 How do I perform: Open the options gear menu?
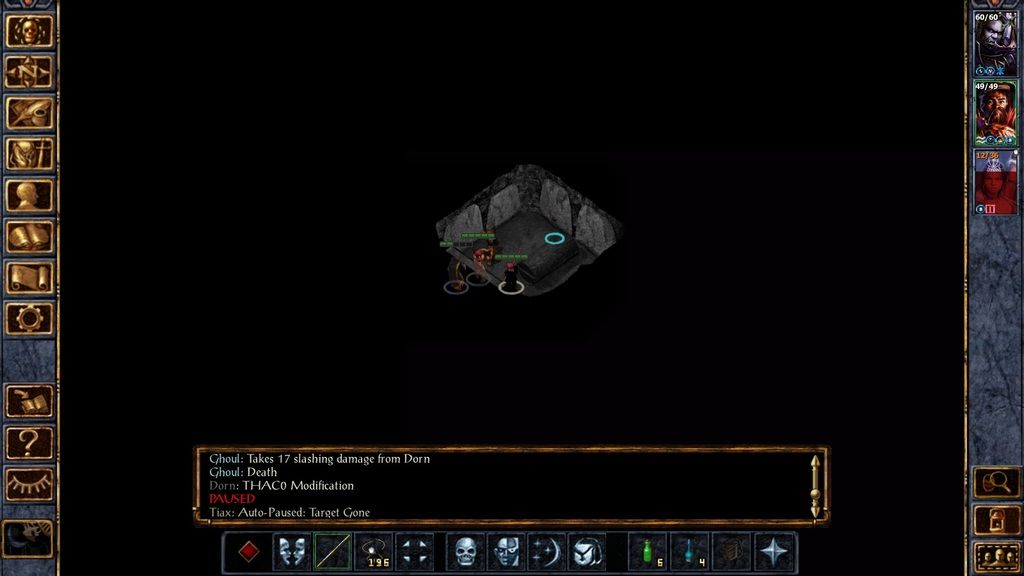click(x=29, y=319)
